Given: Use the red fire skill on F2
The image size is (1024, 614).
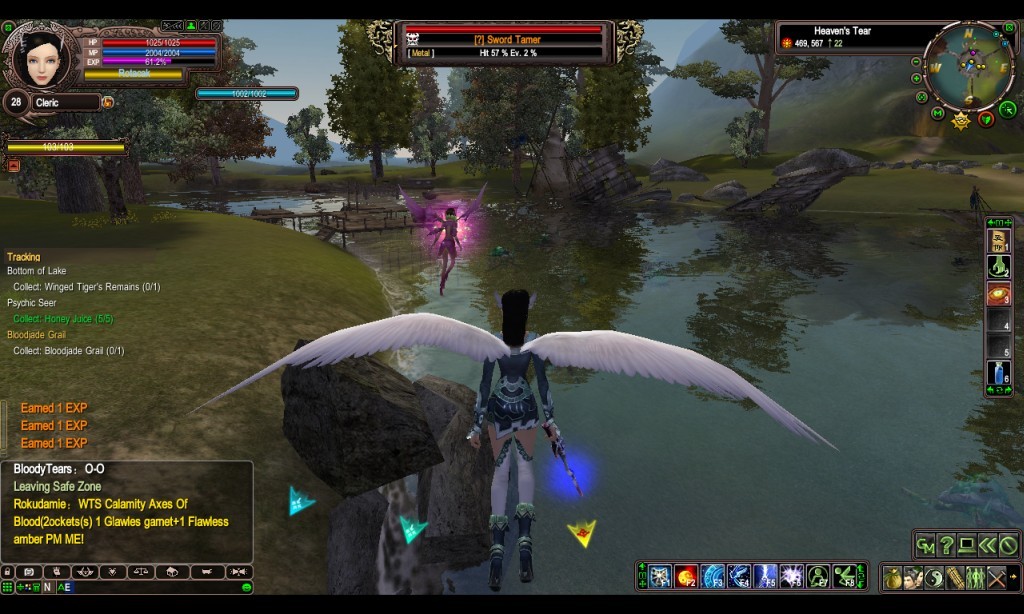Looking at the screenshot, I should 686,576.
